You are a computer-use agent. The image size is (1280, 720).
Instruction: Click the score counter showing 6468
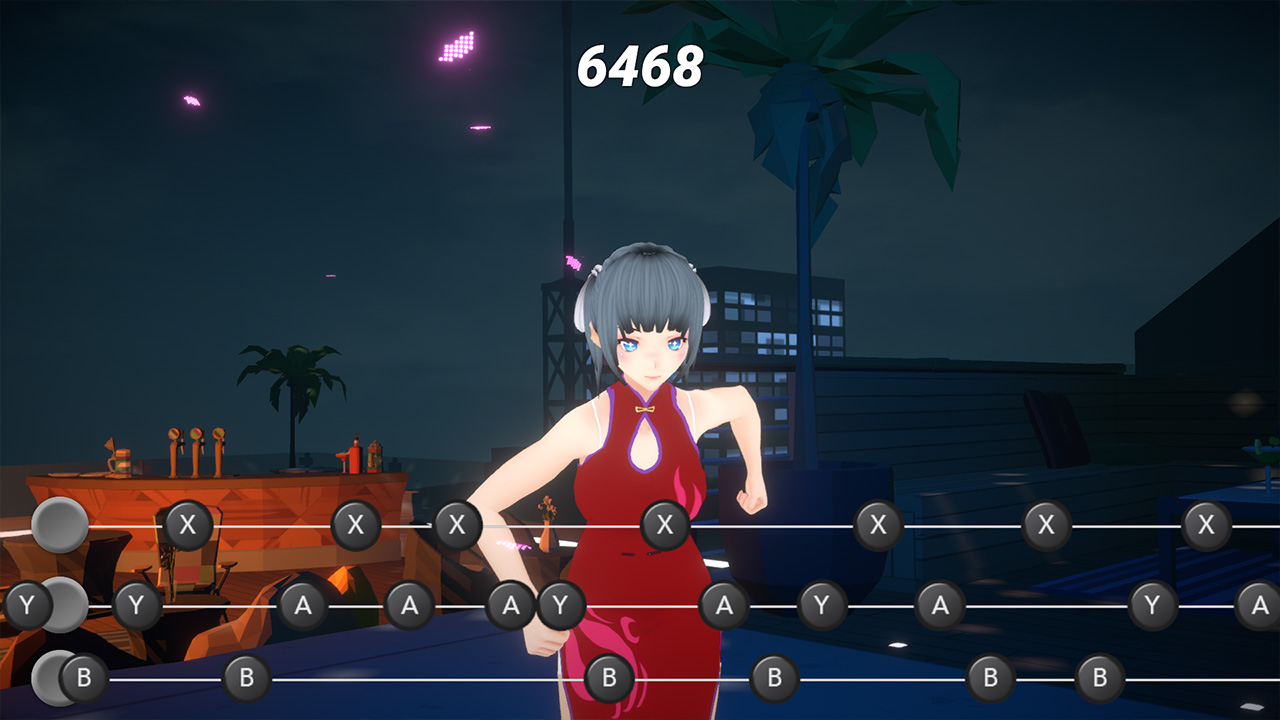tap(640, 64)
